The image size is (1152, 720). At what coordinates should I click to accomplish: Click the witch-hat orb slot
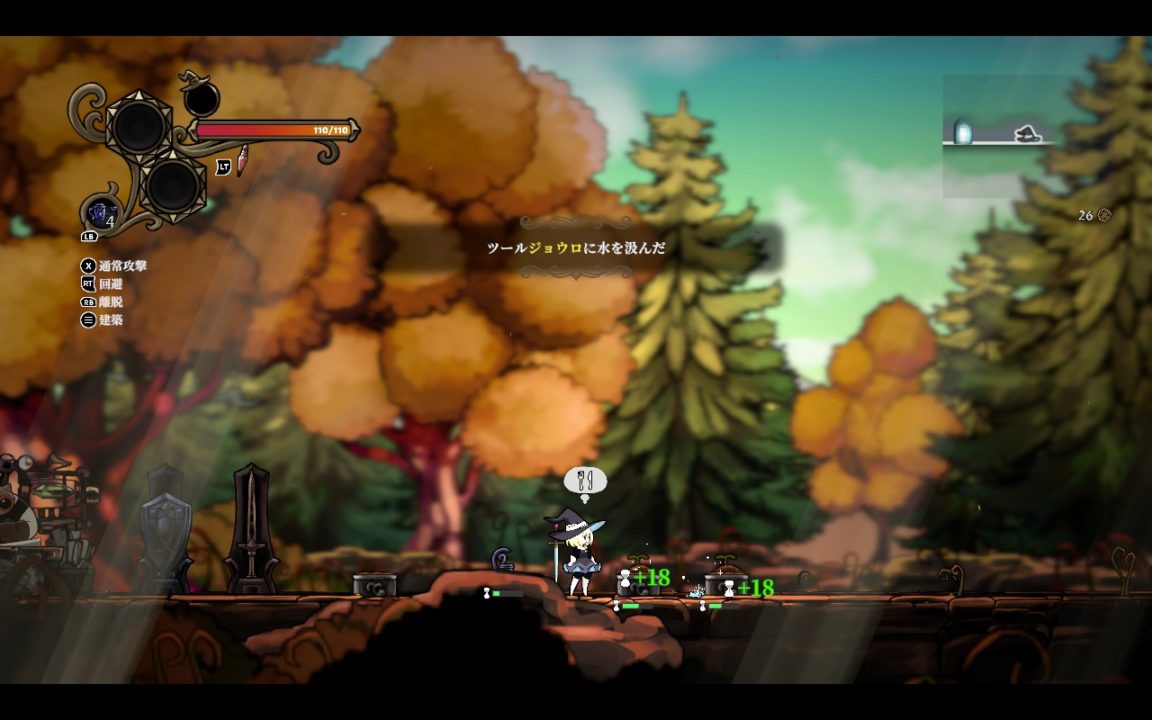pyautogui.click(x=201, y=98)
